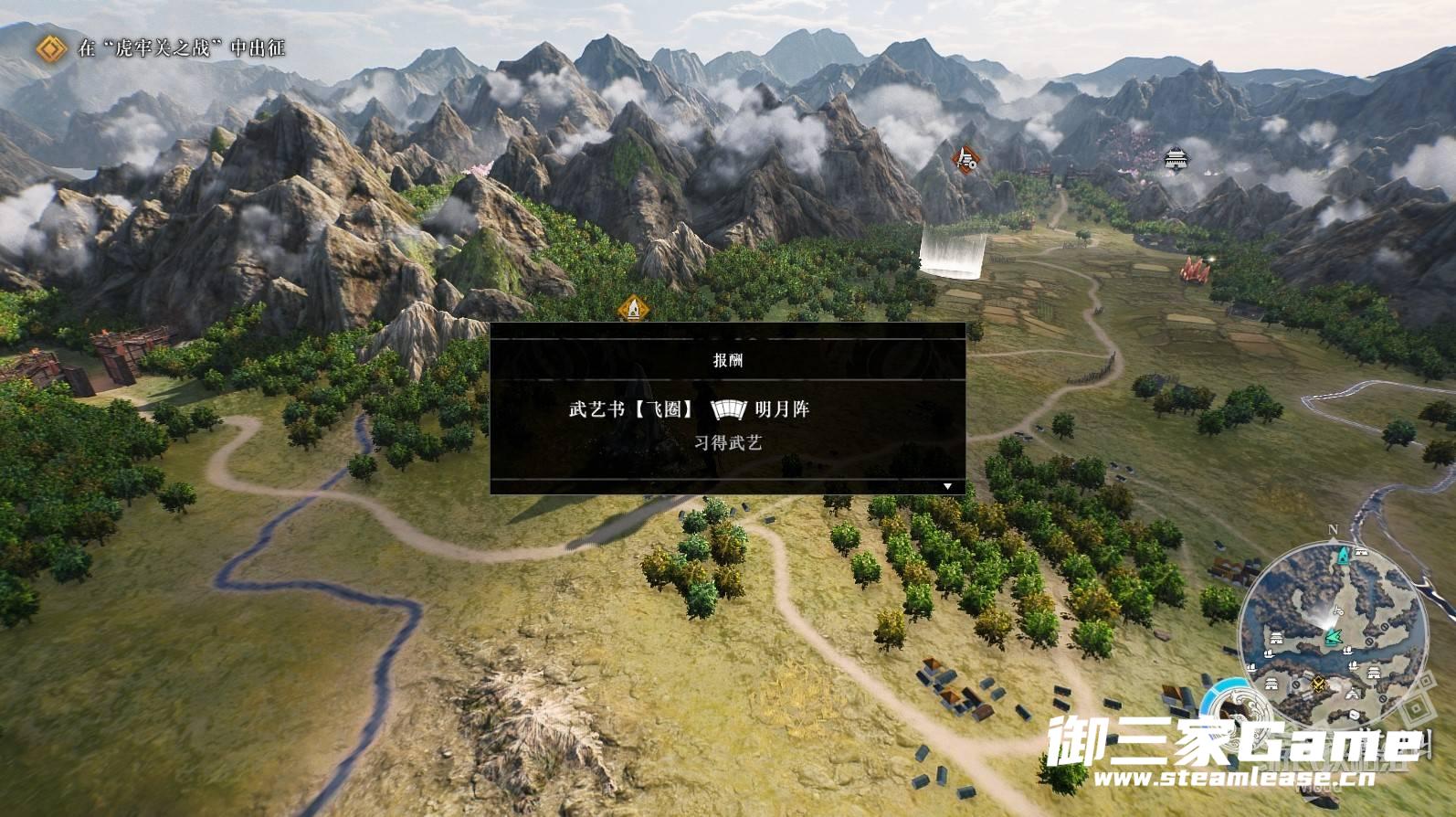This screenshot has height=817, width=1456.
Task: Select the orange battle marker on the map
Action: 965,161
